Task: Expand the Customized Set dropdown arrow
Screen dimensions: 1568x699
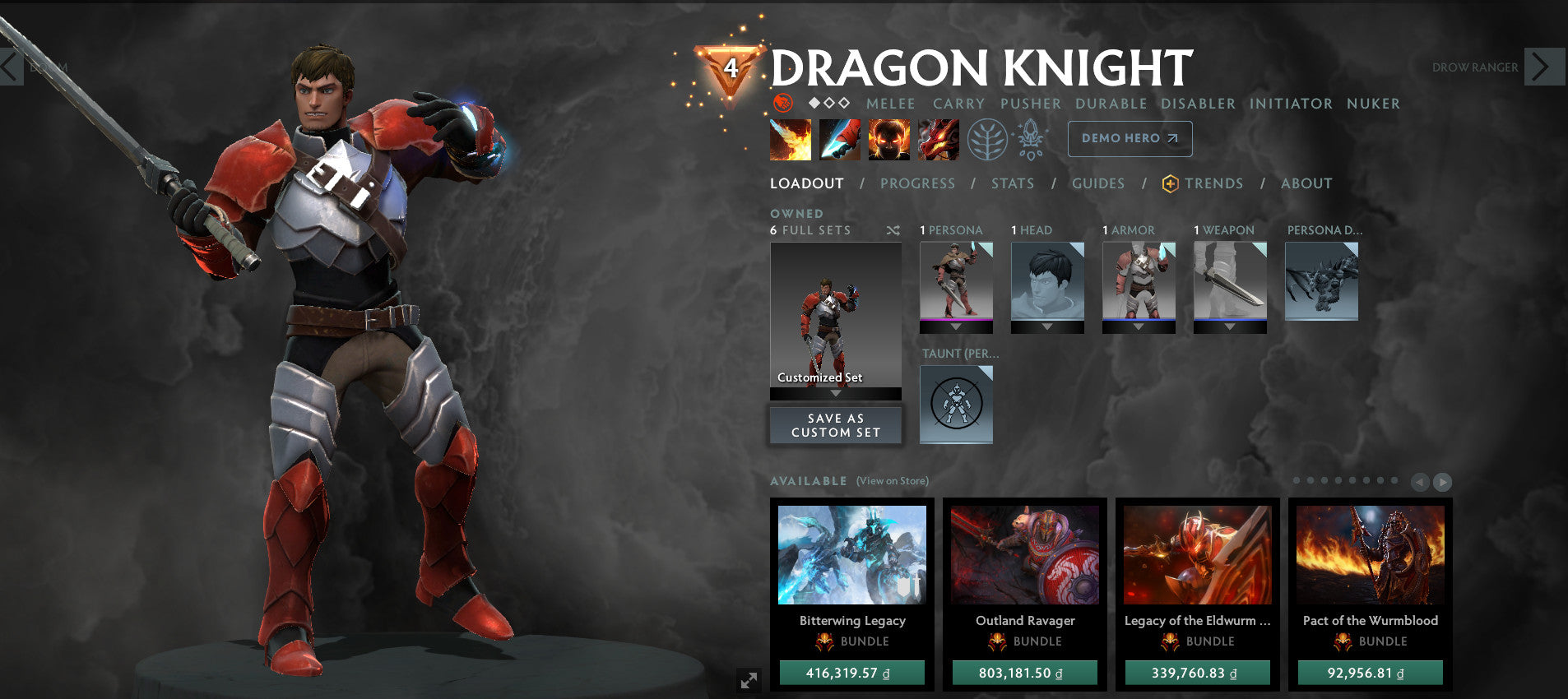Action: click(835, 392)
